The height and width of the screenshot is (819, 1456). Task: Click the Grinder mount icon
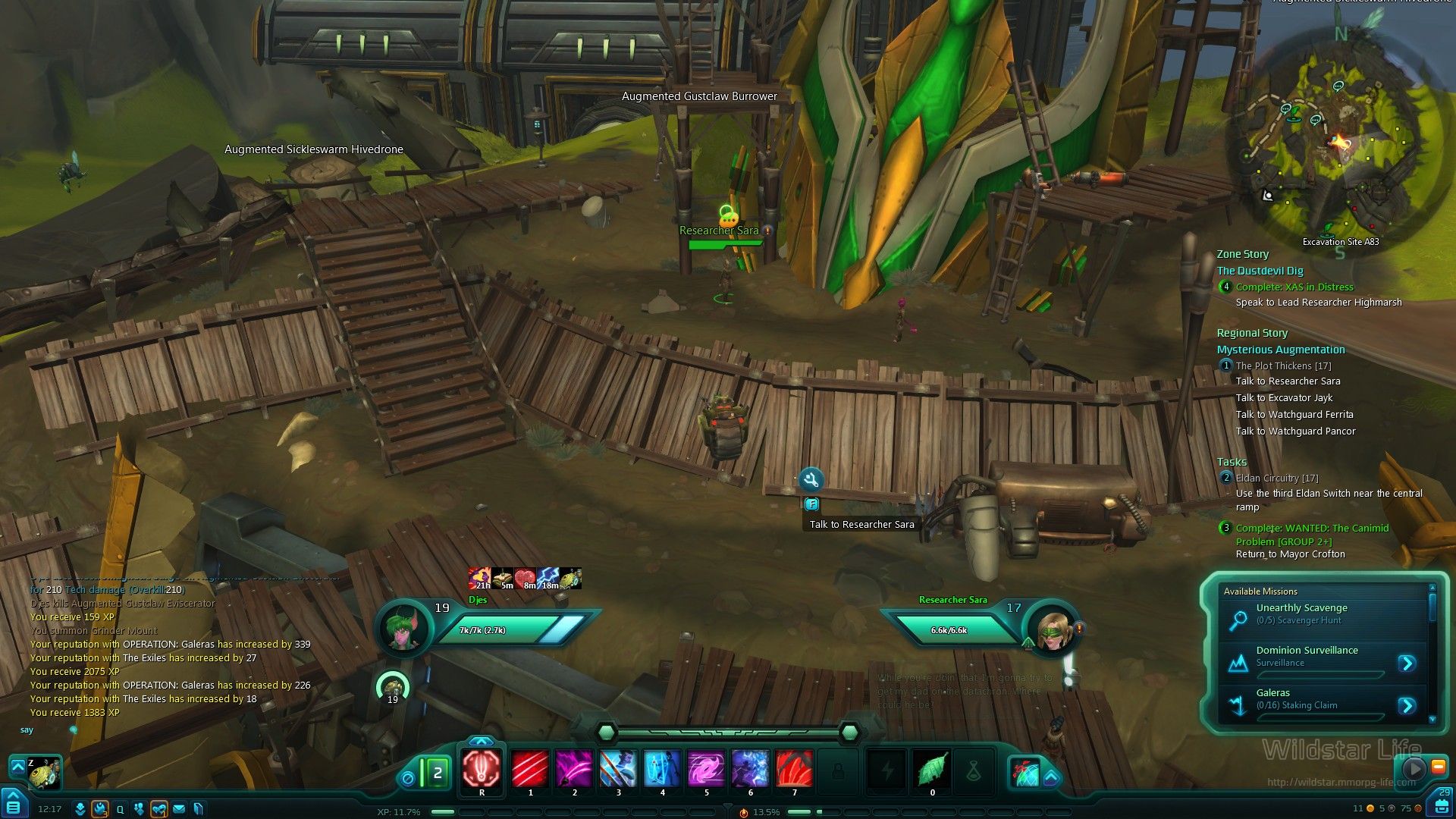[45, 772]
